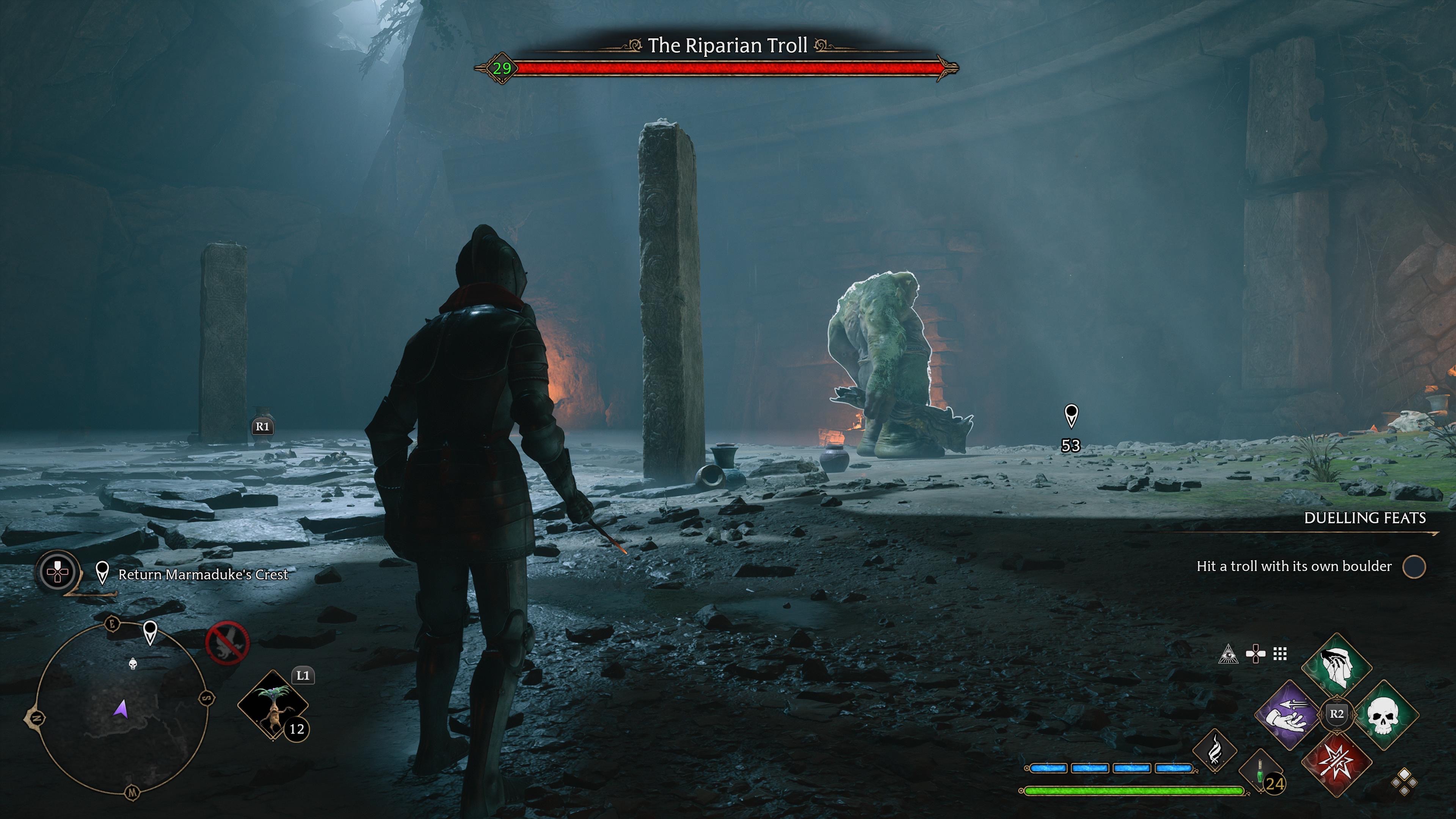1456x819 pixels.
Task: Select the Disillusionment spell slot
Action: (x=1337, y=667)
